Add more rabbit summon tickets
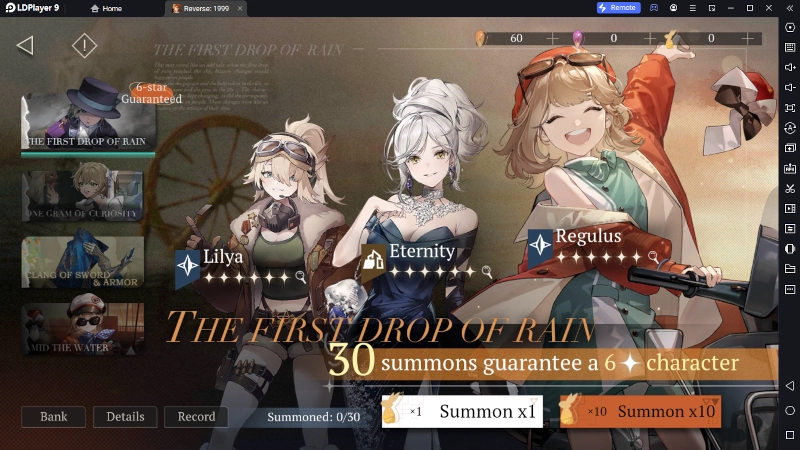Image resolution: width=800 pixels, height=450 pixels. click(748, 38)
